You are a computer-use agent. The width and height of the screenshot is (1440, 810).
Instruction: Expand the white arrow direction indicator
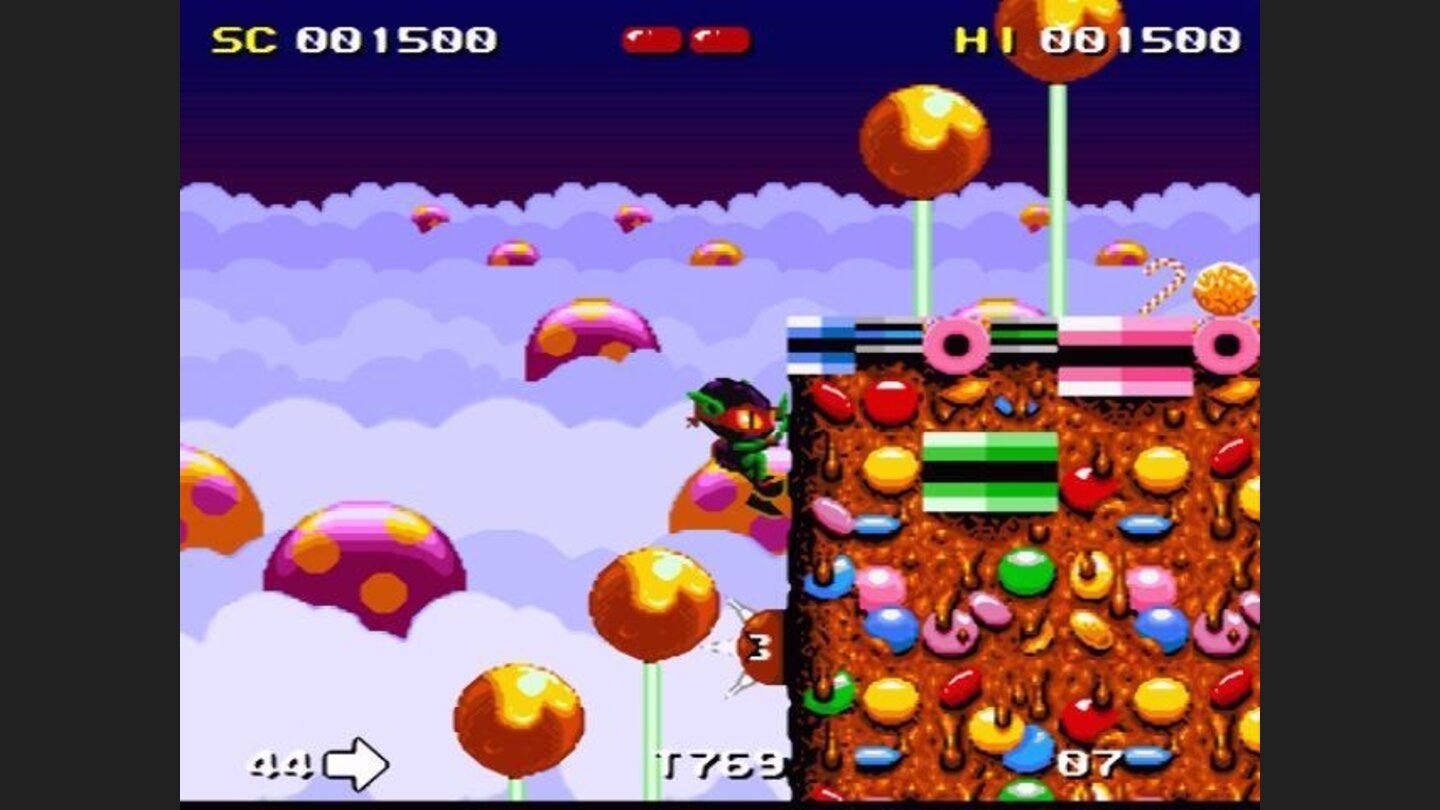[x=355, y=765]
